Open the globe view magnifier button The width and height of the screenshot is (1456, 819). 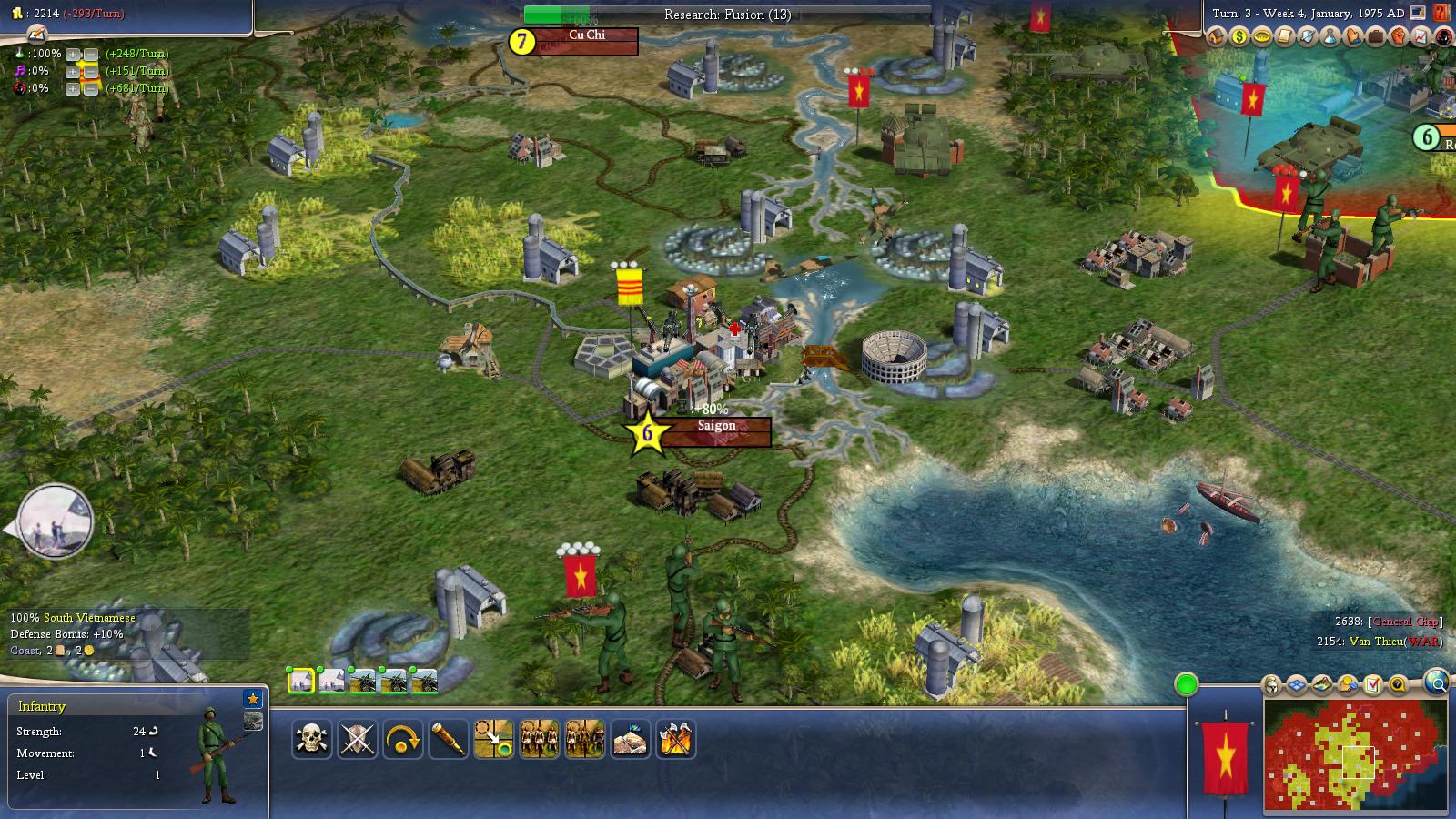1436,682
